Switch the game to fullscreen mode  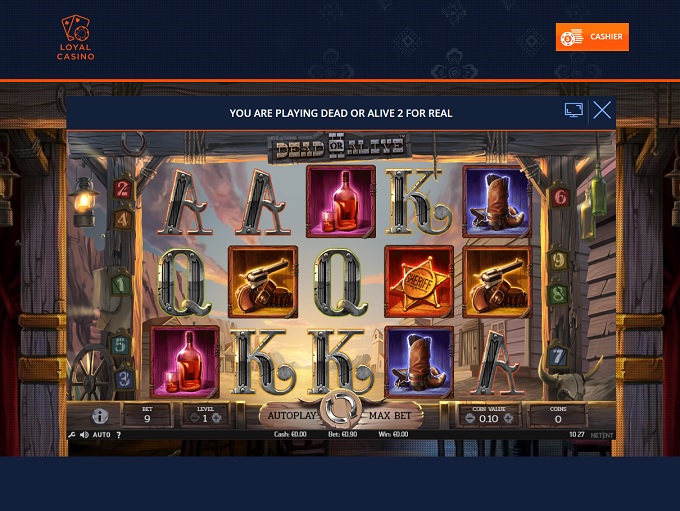coord(574,111)
